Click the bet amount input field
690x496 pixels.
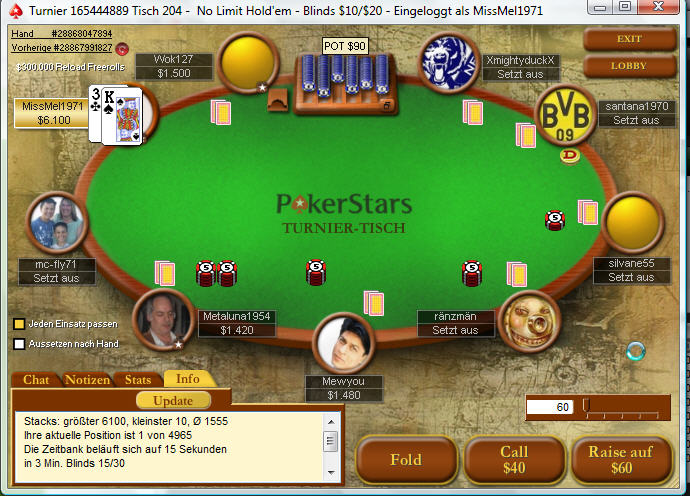(550, 407)
